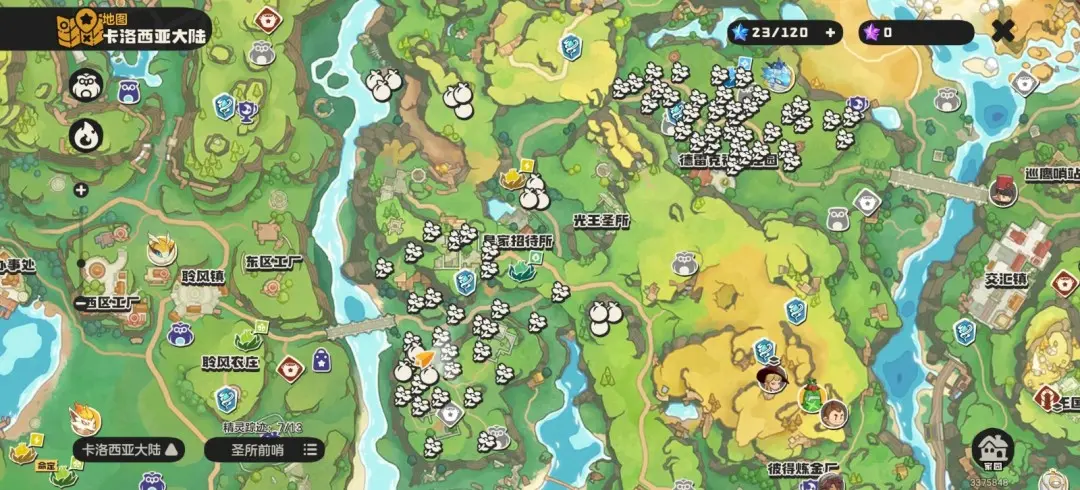Zoom in with the plus control
The image size is (1080, 490).
(x=81, y=190)
